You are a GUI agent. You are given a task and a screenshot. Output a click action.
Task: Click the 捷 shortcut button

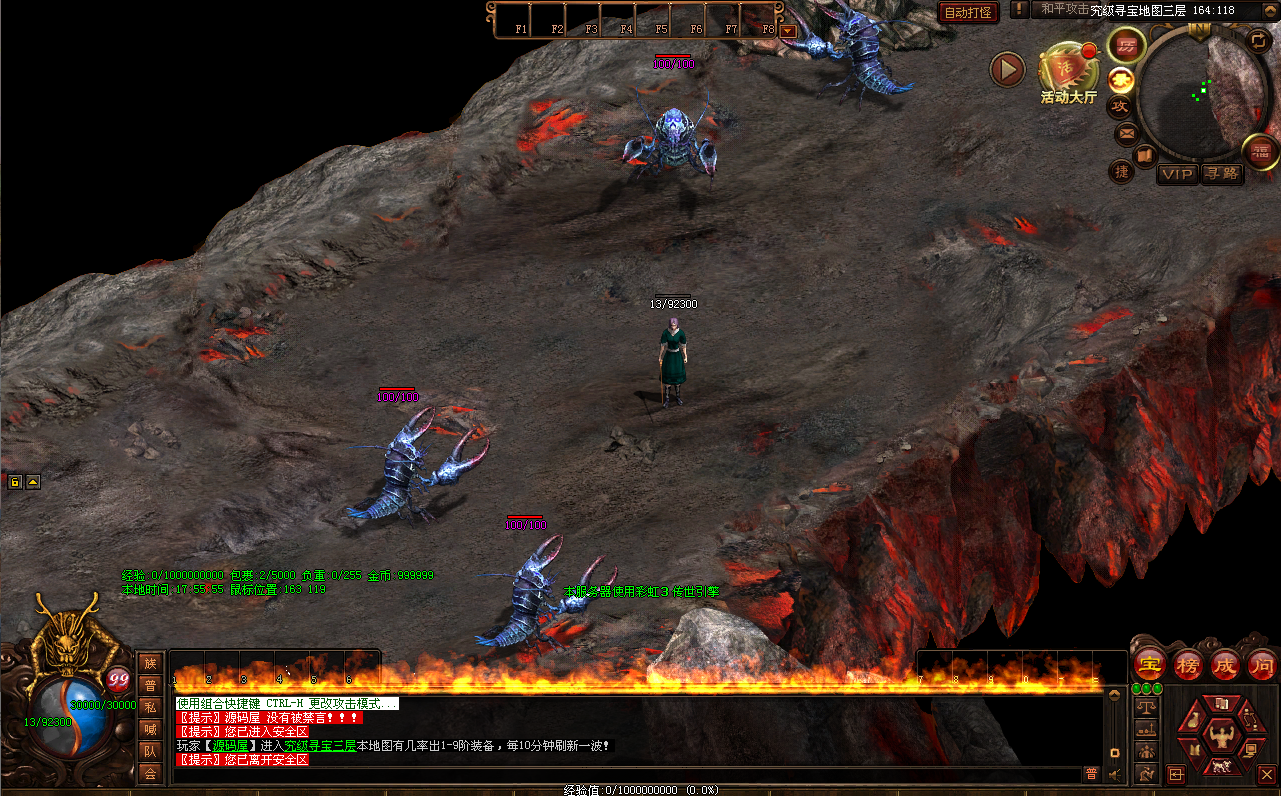coord(1122,172)
